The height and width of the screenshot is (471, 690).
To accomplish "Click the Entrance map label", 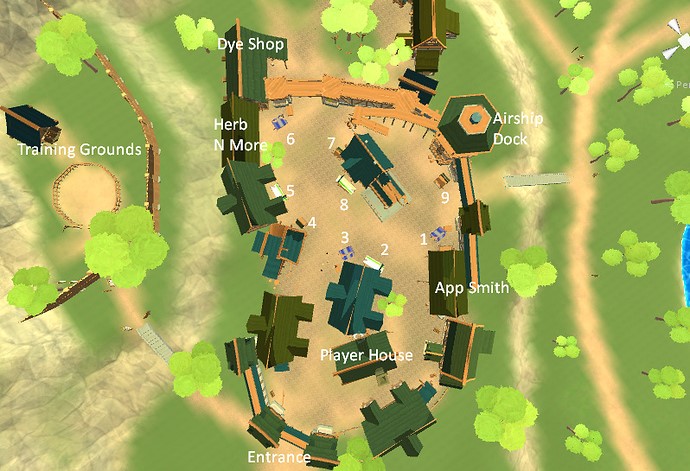I will pyautogui.click(x=280, y=457).
